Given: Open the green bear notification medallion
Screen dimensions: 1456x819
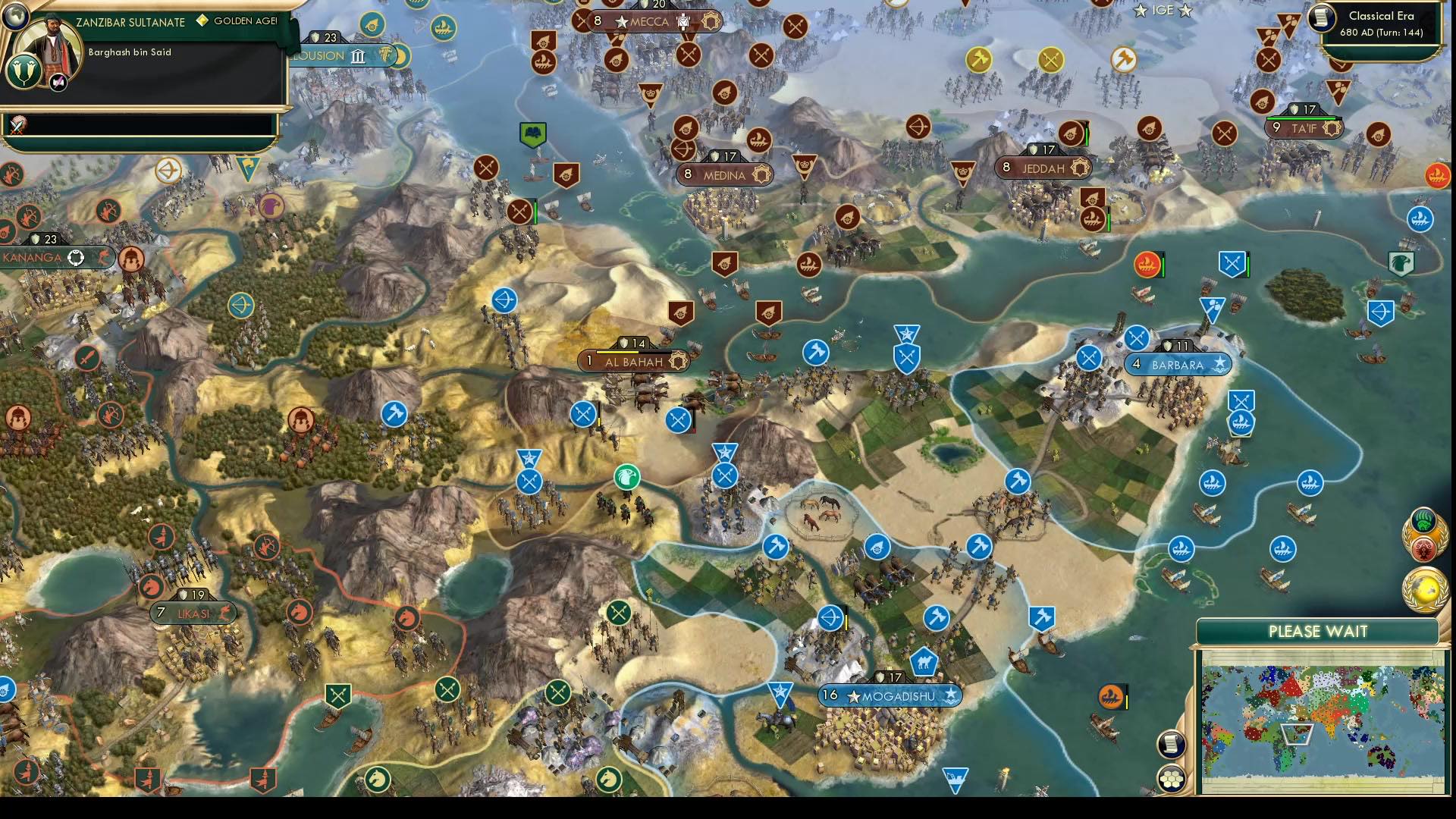Looking at the screenshot, I should pyautogui.click(x=1424, y=520).
